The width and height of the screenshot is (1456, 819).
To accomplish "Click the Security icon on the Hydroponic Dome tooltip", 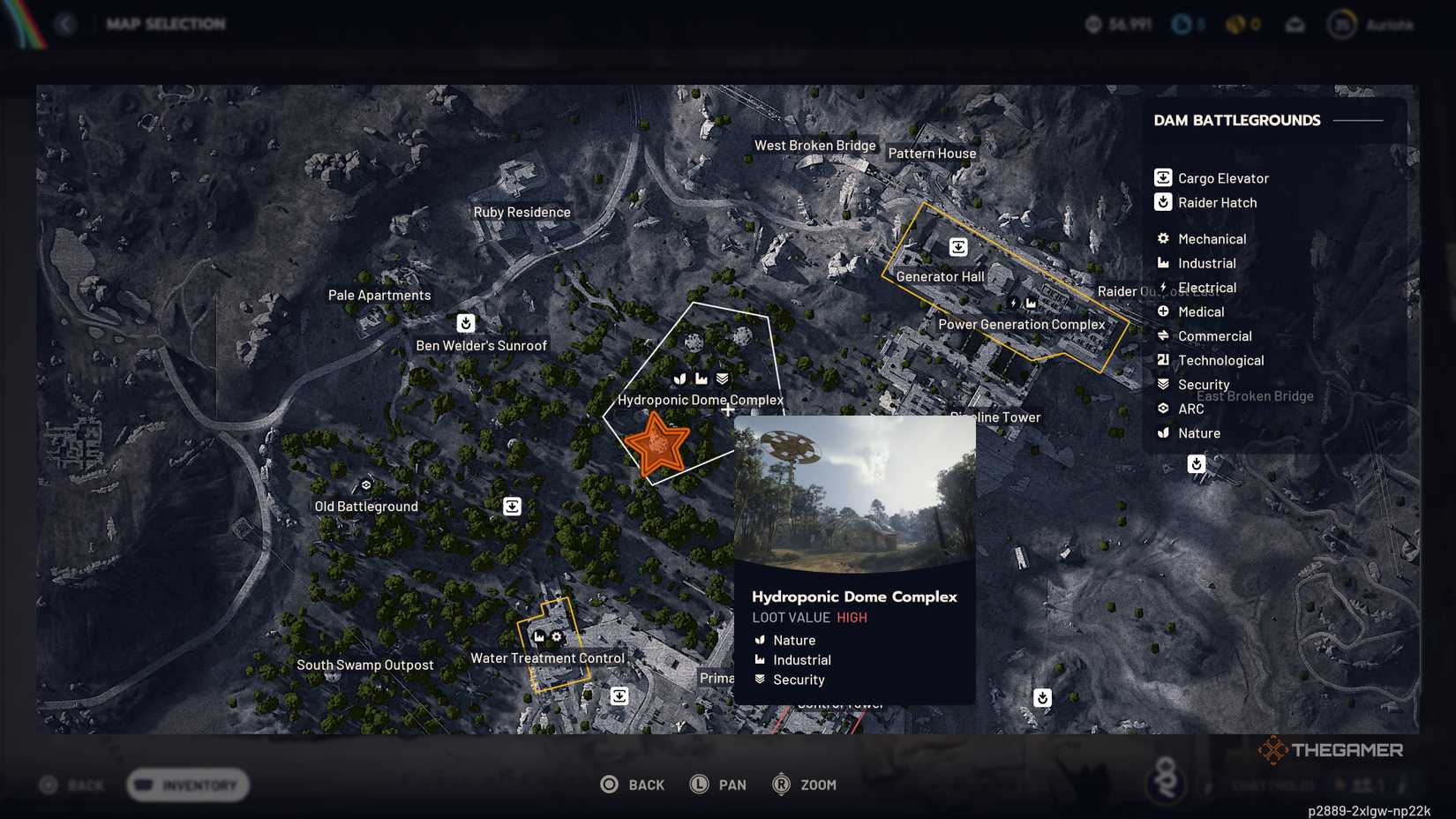I will coord(760,680).
